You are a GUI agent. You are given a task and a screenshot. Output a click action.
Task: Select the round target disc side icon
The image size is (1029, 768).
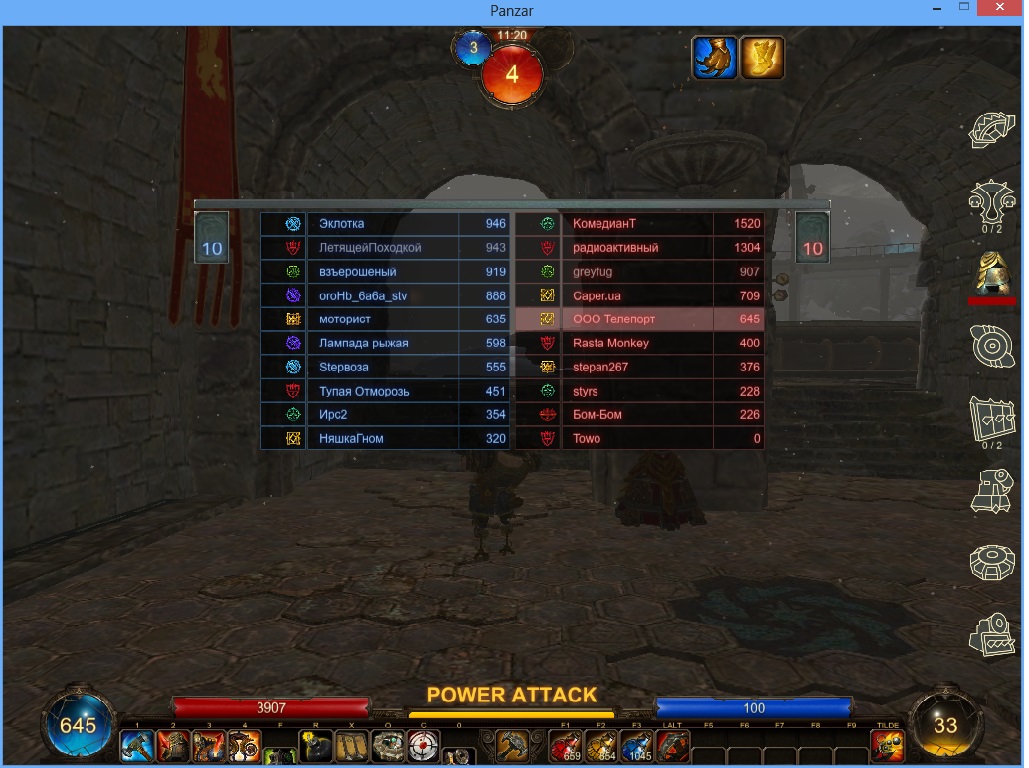[991, 345]
